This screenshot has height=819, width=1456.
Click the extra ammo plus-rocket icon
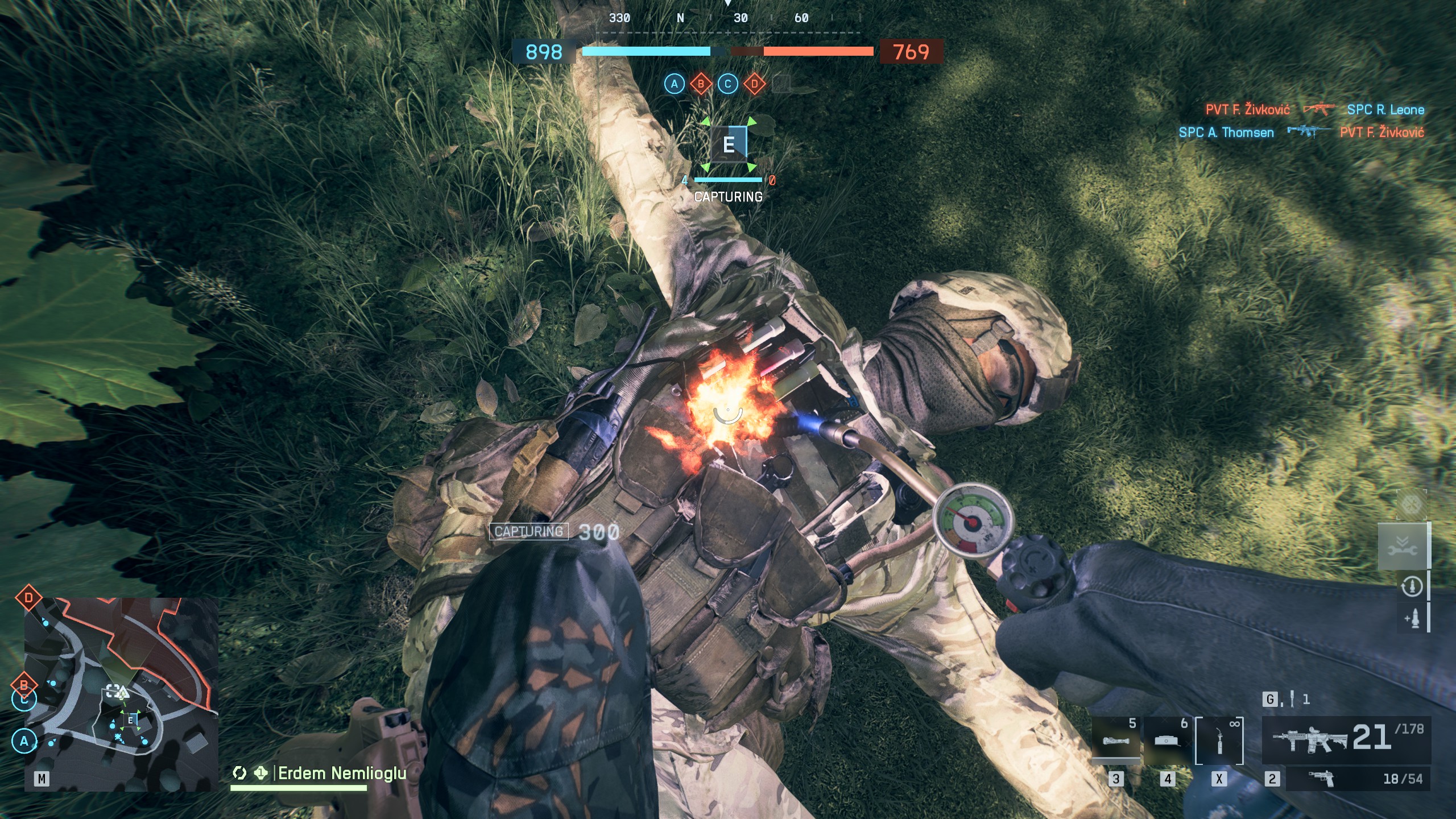(1411, 618)
